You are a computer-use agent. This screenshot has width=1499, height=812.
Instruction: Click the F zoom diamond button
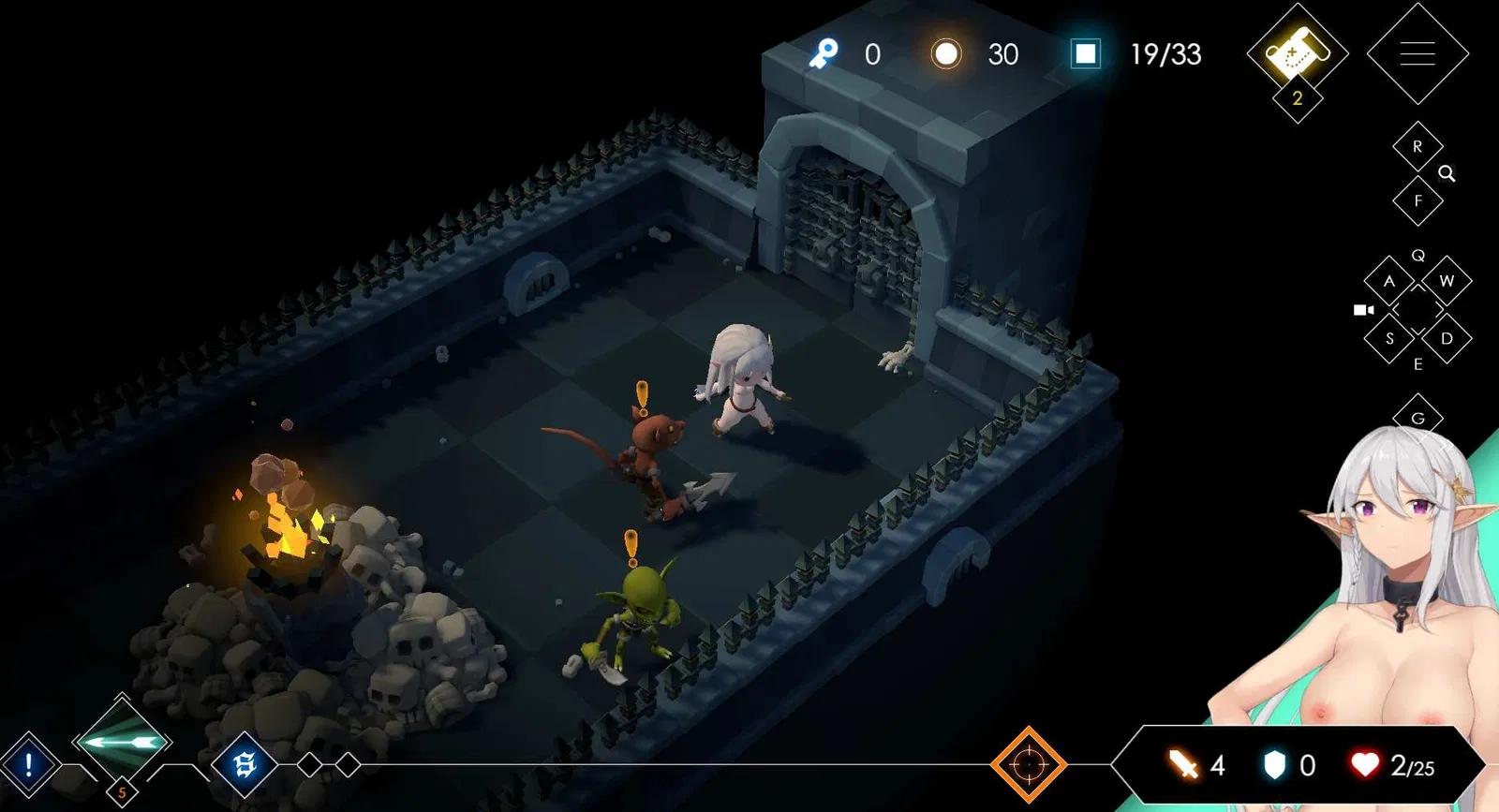coord(1417,200)
